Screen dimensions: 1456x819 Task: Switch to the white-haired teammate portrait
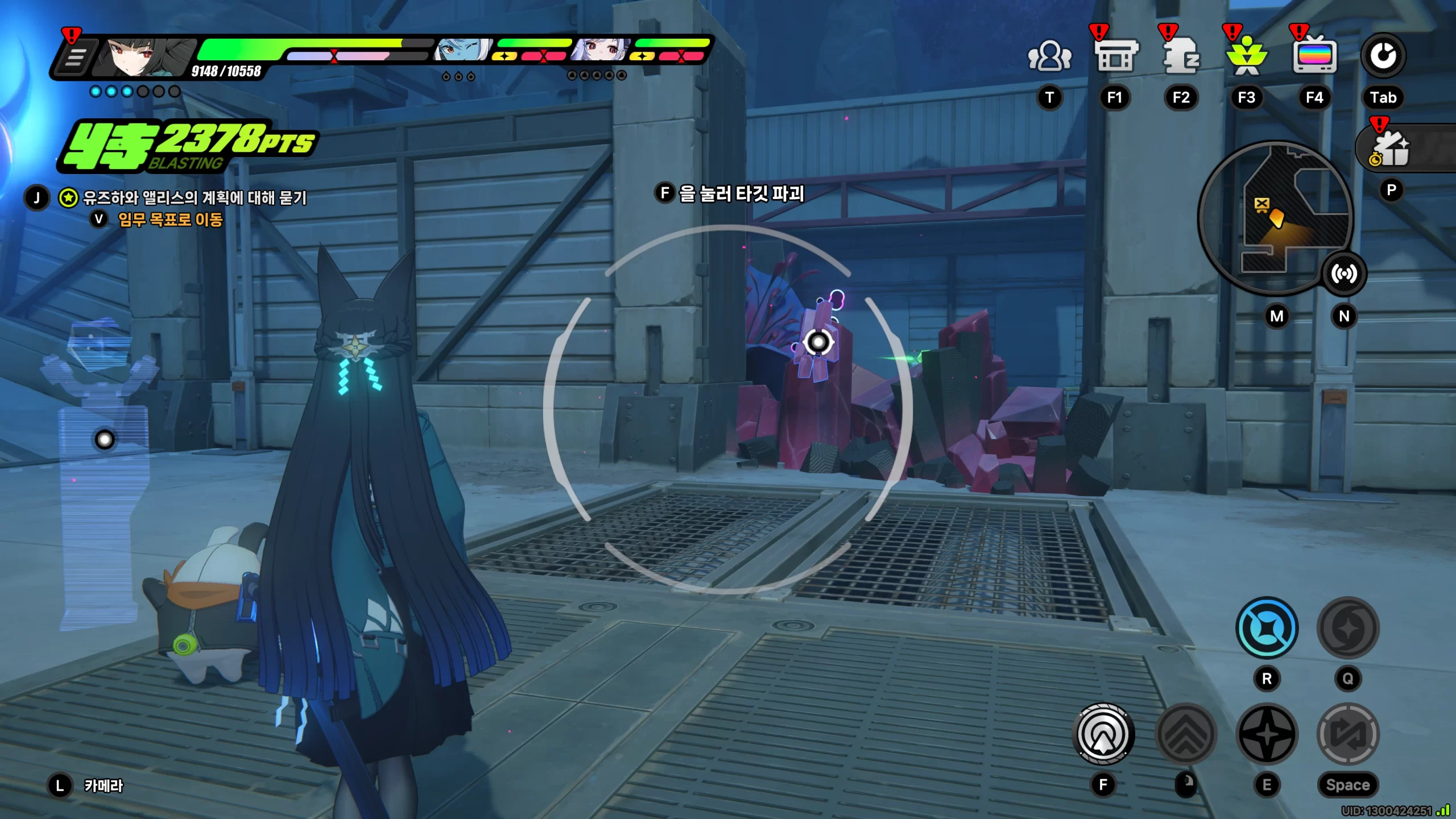click(601, 51)
